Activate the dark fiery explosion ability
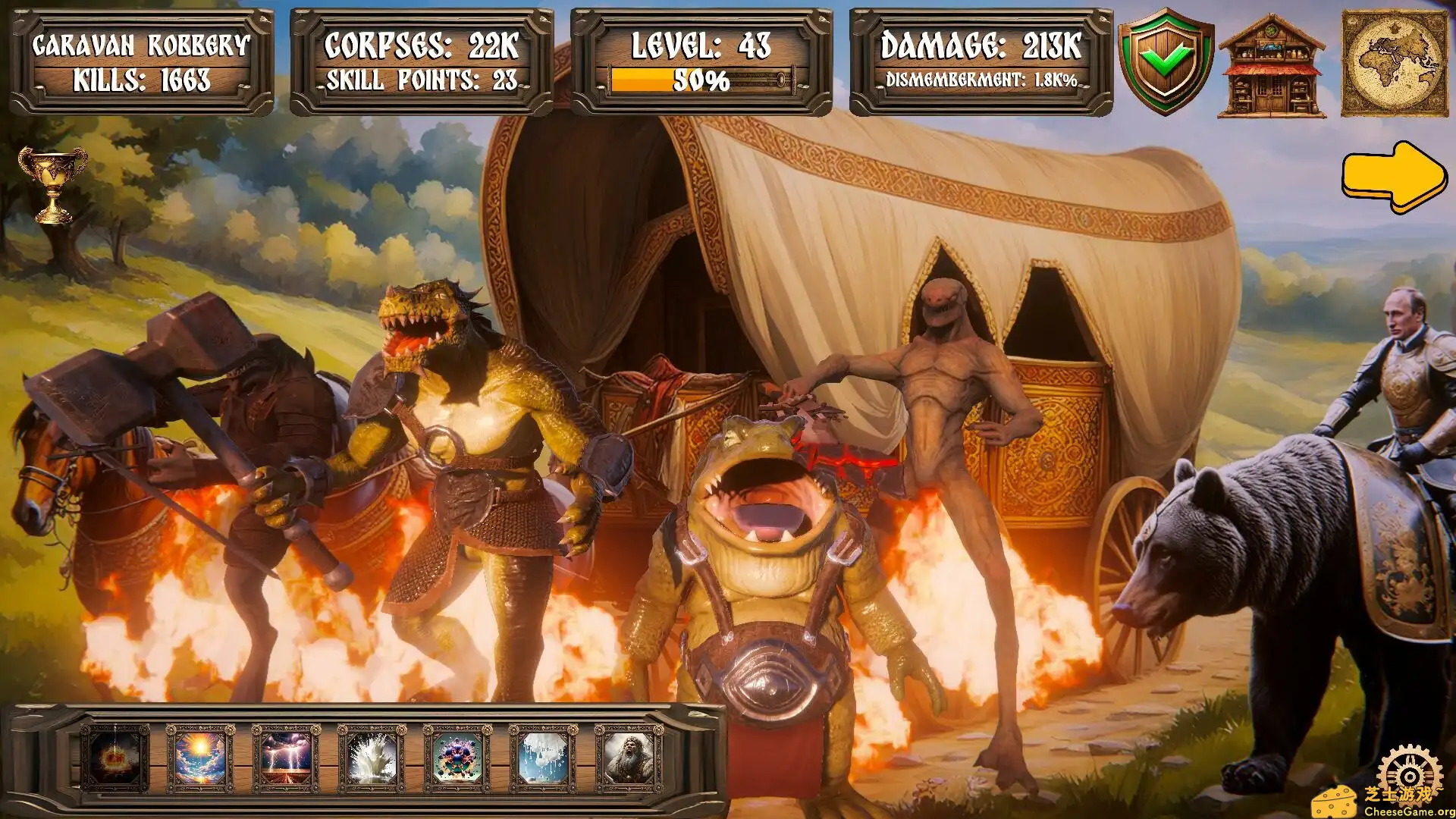This screenshot has width=1456, height=819. click(115, 756)
